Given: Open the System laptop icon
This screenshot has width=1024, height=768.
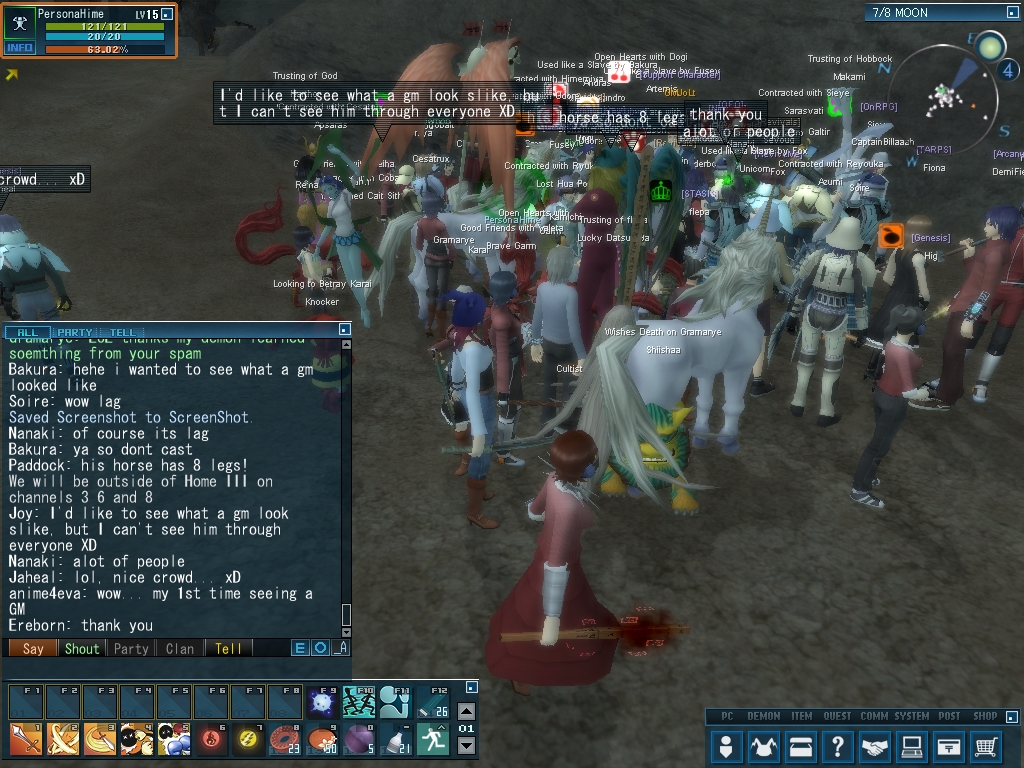Looking at the screenshot, I should tap(913, 746).
